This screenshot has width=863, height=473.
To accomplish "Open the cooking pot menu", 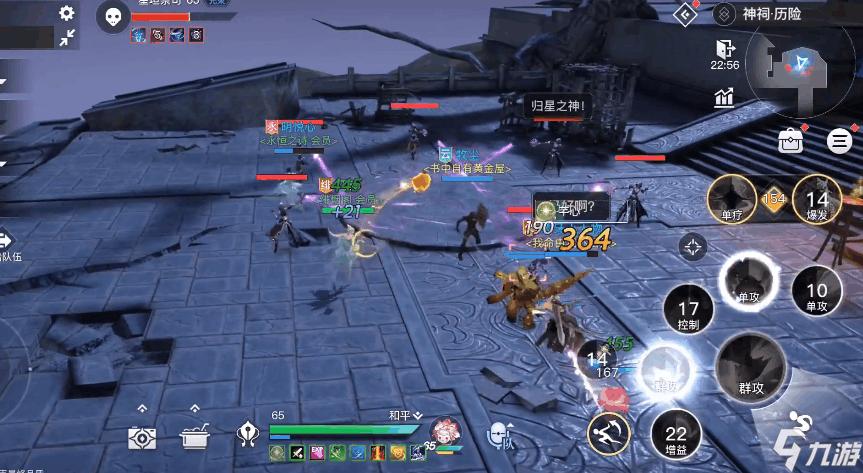I will point(194,436).
